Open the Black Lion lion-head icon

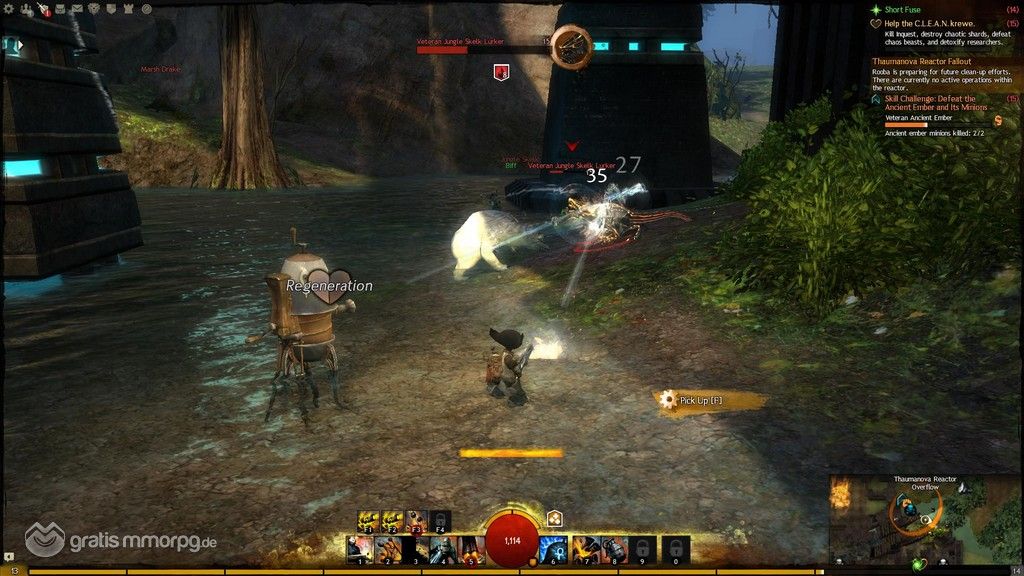(93, 9)
